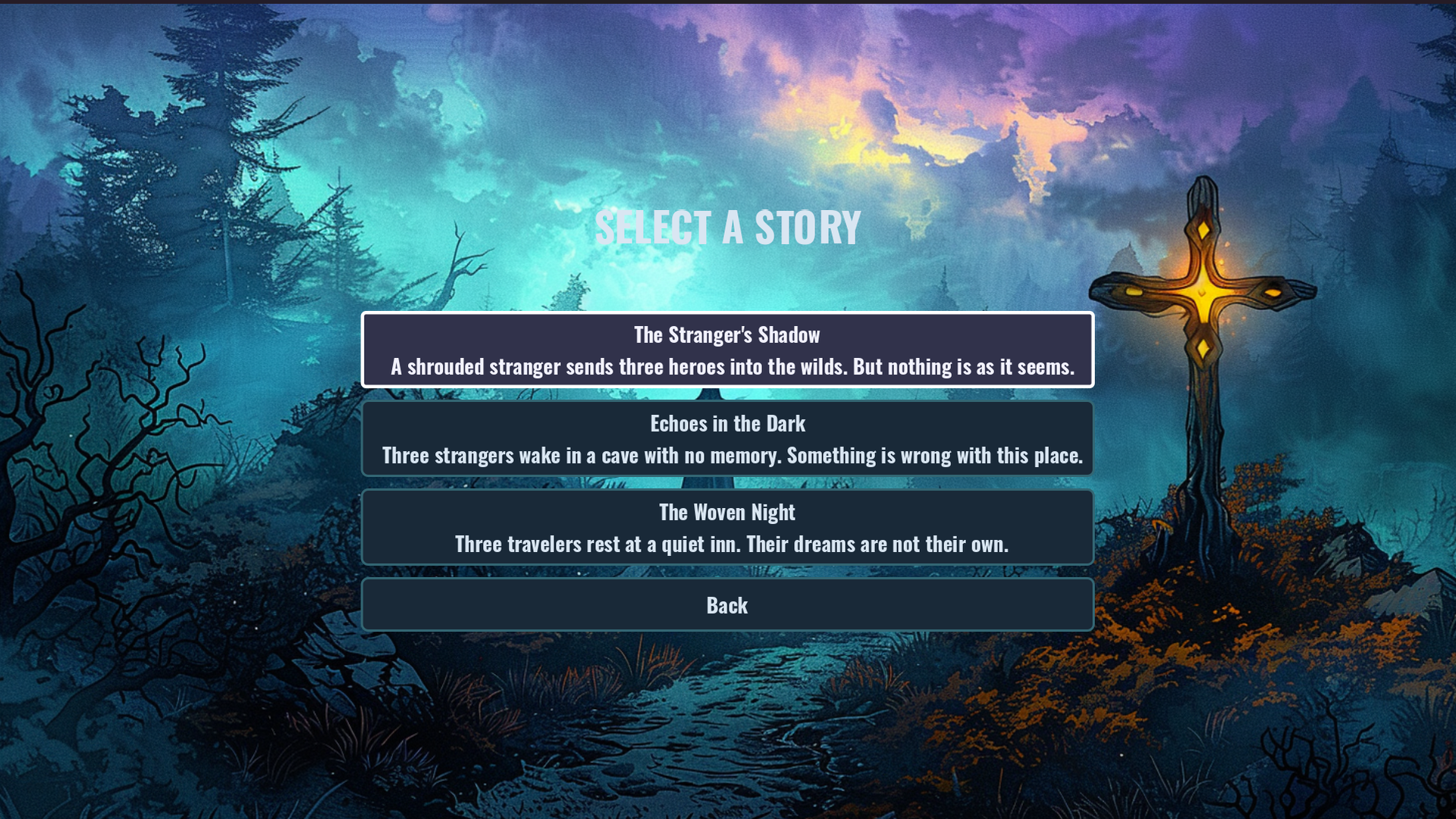This screenshot has width=1456, height=819.
Task: Click the SELECT A STORY heading
Action: 728,225
